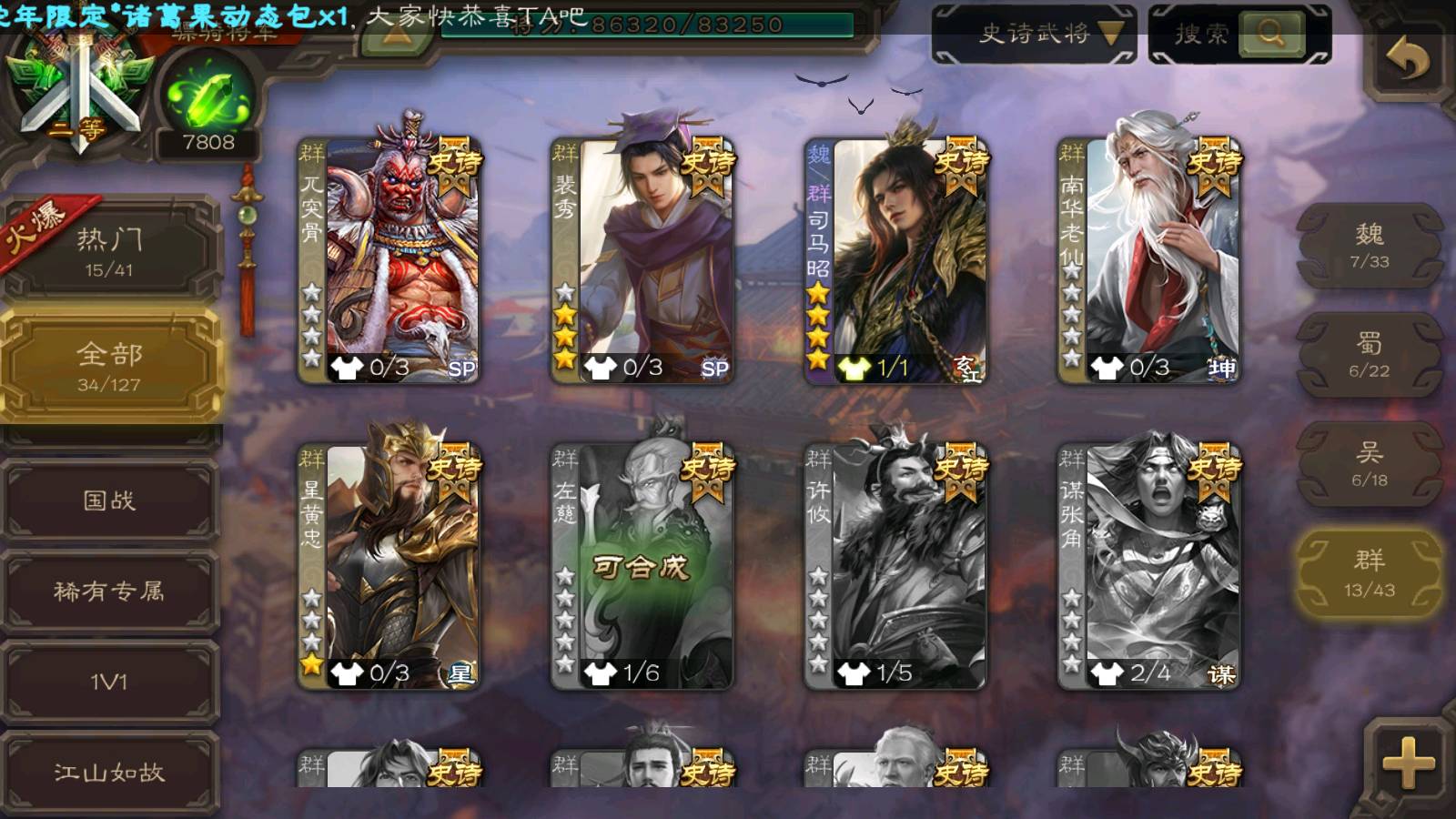Viewport: 1456px width, 819px height.
Task: Open the 史诗武将 filter dropdown
Action: 1034,35
